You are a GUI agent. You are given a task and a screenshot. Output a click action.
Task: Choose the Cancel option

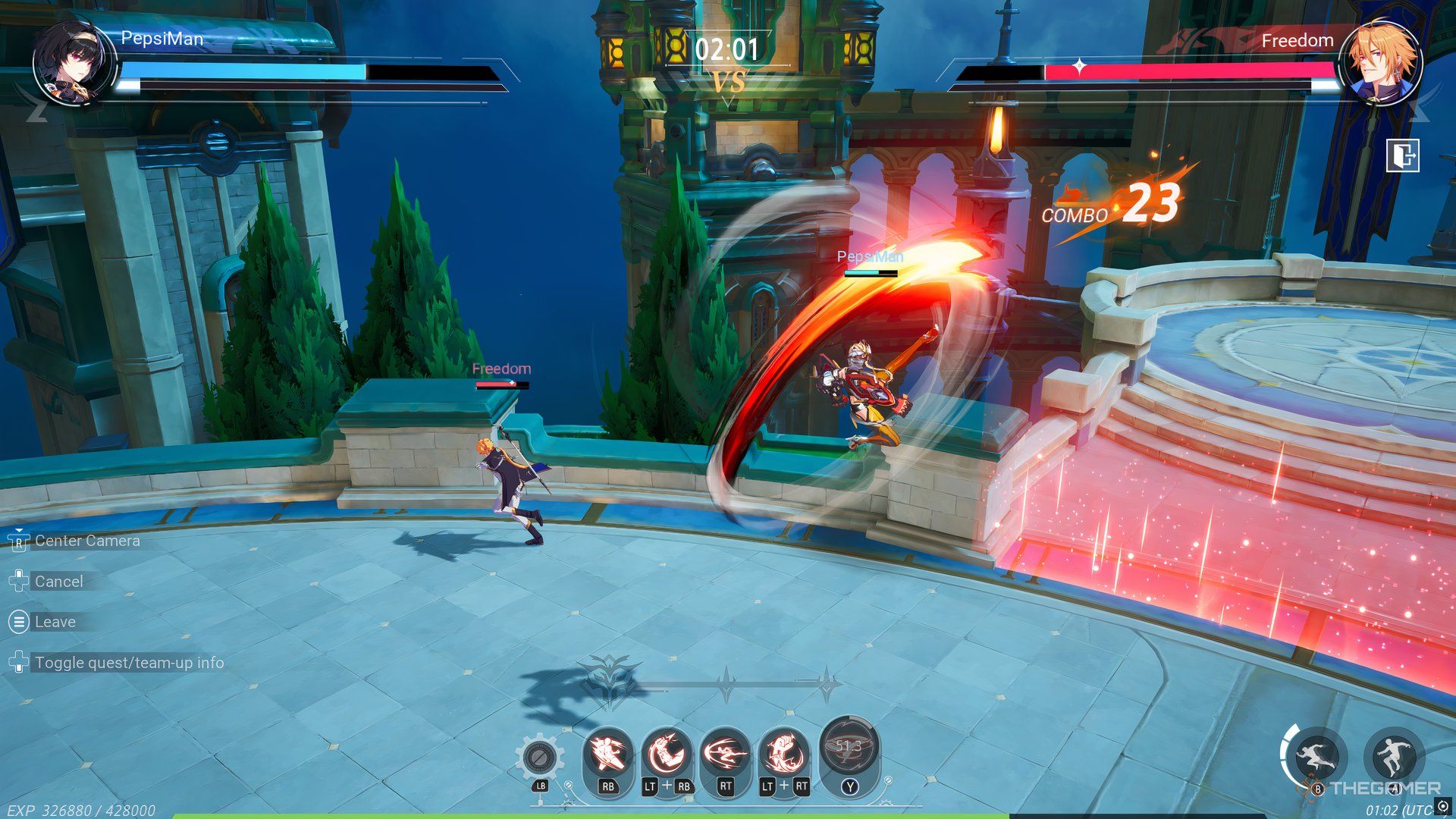(x=58, y=582)
